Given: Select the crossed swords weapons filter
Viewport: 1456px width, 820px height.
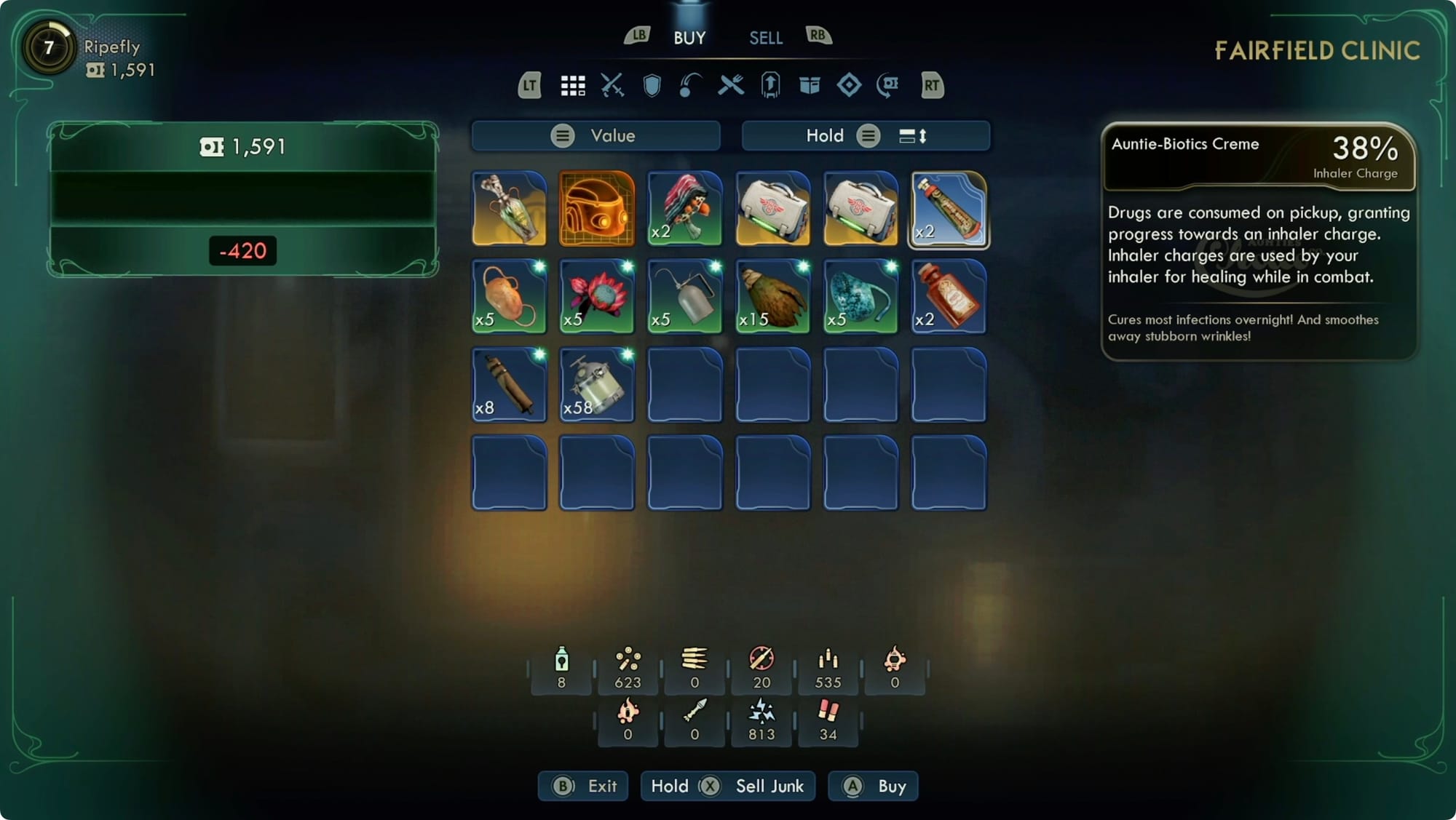Looking at the screenshot, I should tap(614, 85).
